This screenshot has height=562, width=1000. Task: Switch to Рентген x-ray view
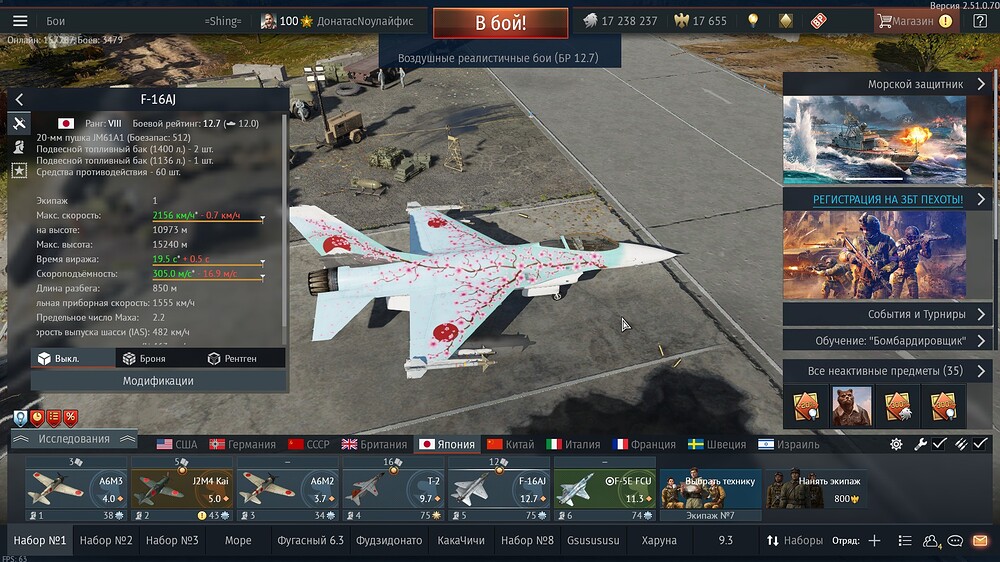click(231, 358)
